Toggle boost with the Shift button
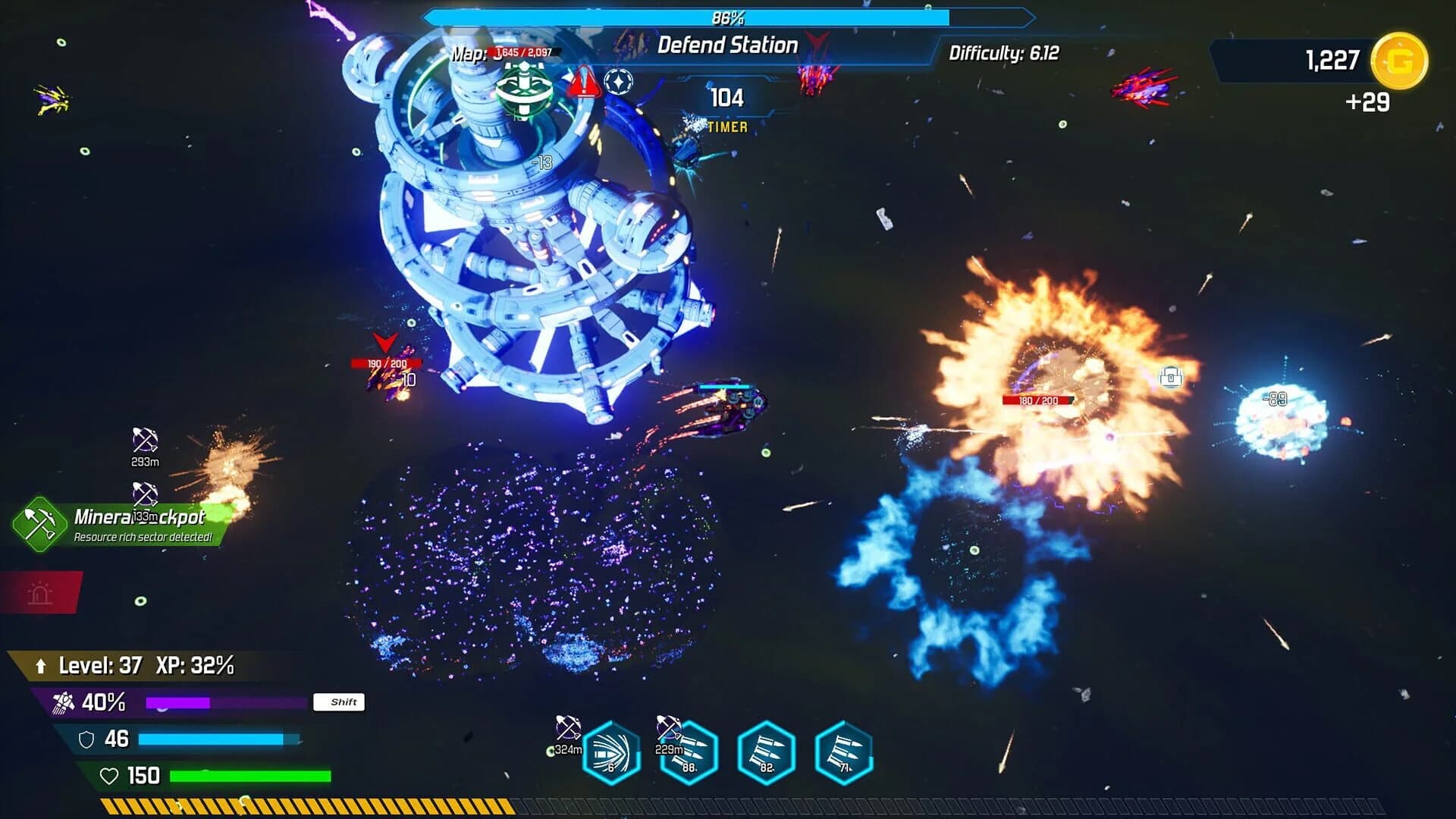The height and width of the screenshot is (819, 1456). [340, 702]
